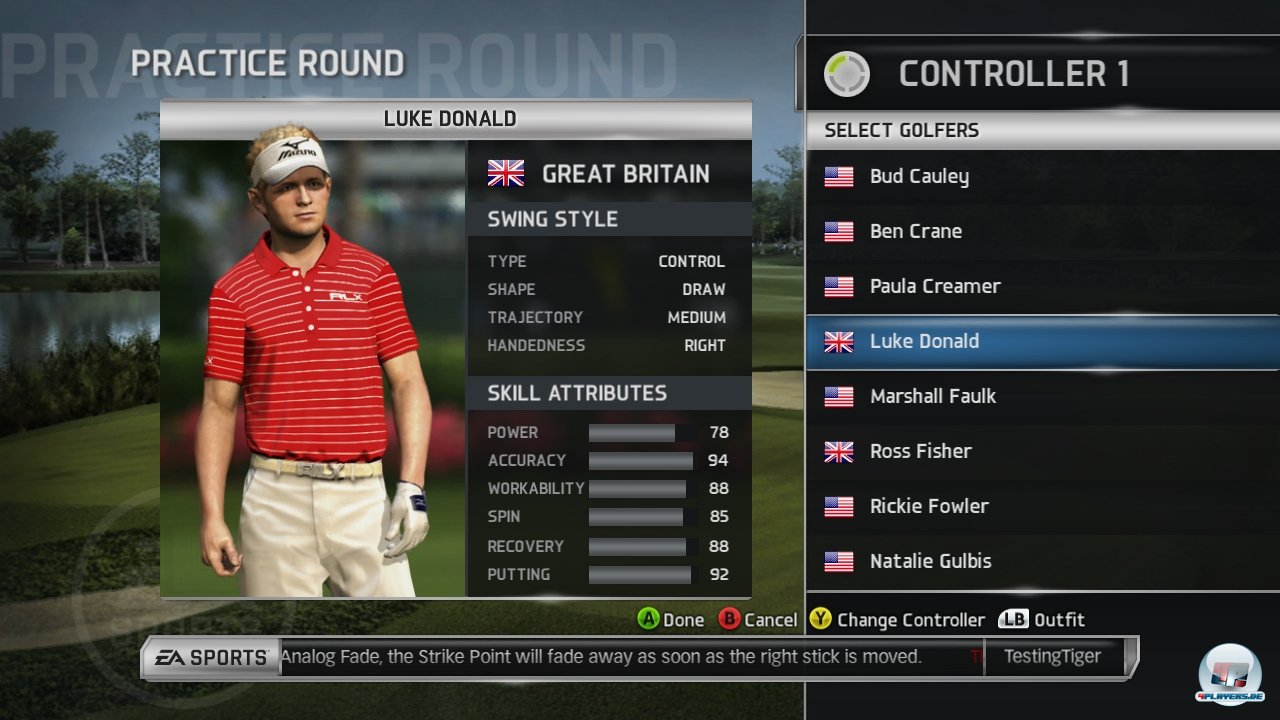Select Bud Cauley from the golfer list
1280x720 pixels.
click(x=918, y=177)
